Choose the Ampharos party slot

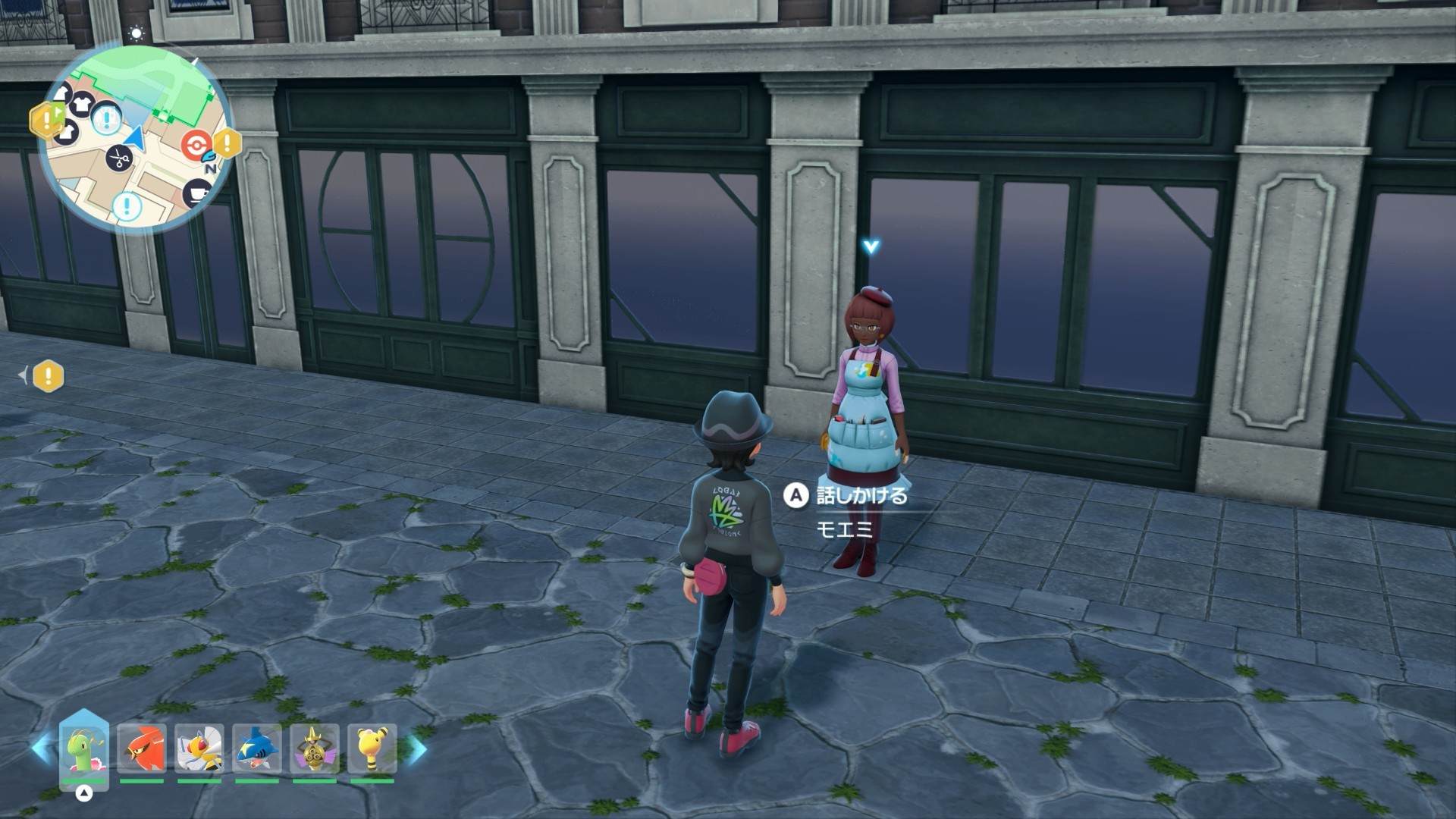(372, 748)
